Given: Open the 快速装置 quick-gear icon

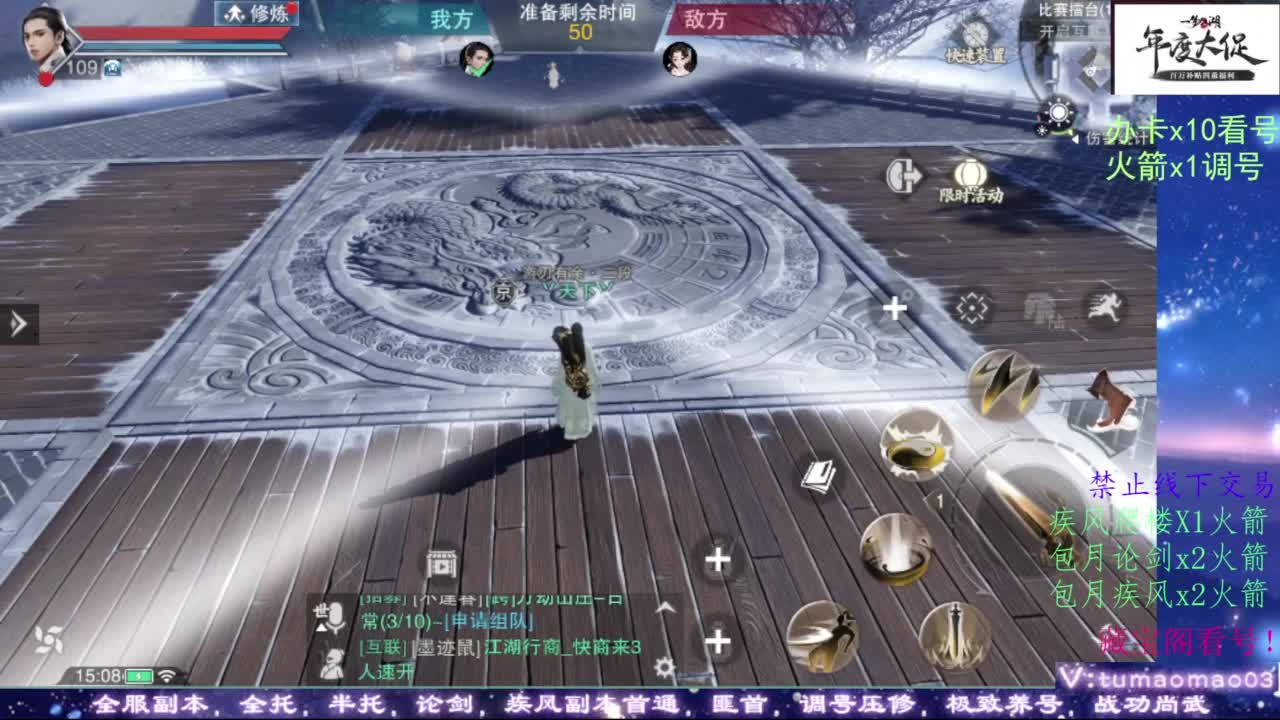Looking at the screenshot, I should tap(974, 33).
